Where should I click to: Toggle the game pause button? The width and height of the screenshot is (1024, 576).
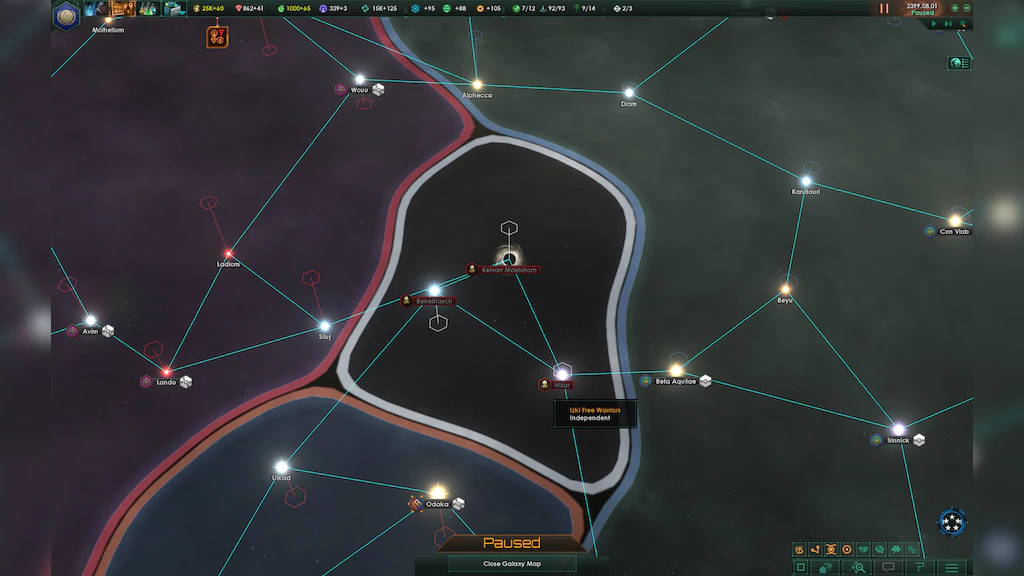(884, 8)
